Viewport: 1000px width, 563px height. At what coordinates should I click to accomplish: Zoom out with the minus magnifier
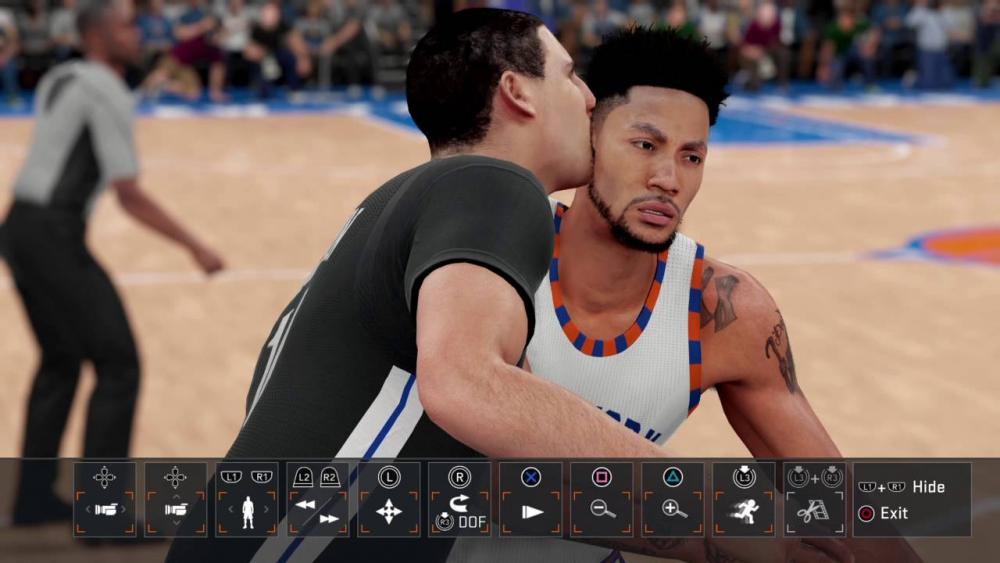pyautogui.click(x=602, y=499)
